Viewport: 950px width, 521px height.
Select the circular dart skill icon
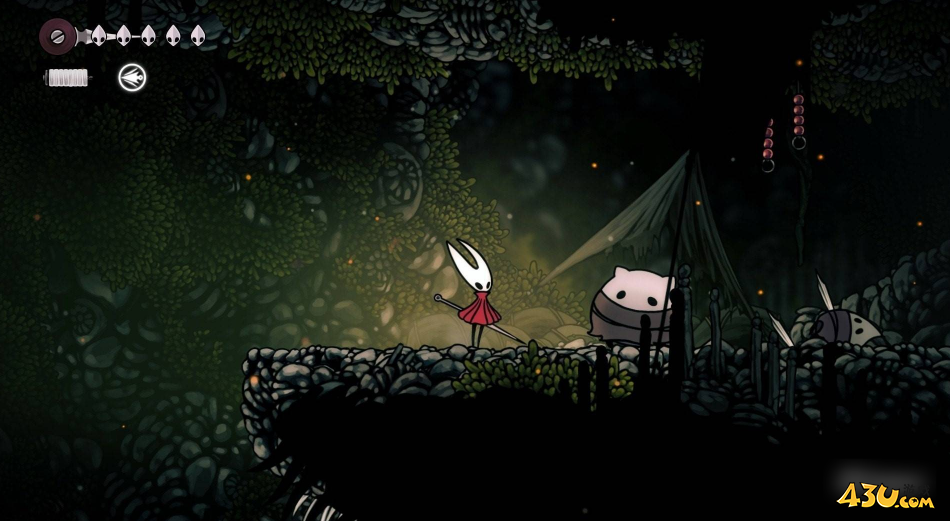(132, 77)
